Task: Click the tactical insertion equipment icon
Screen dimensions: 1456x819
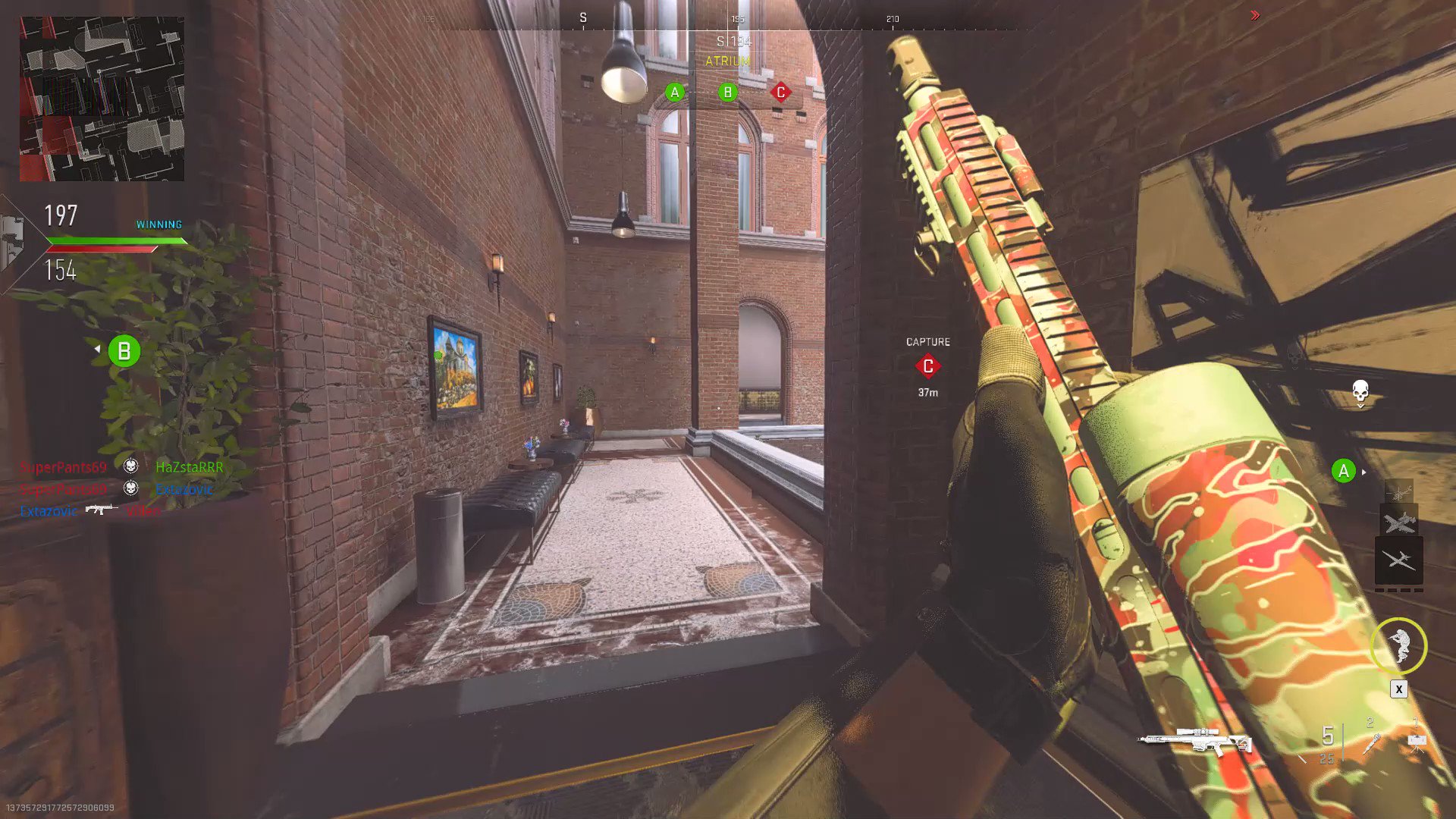Action: point(1417,742)
